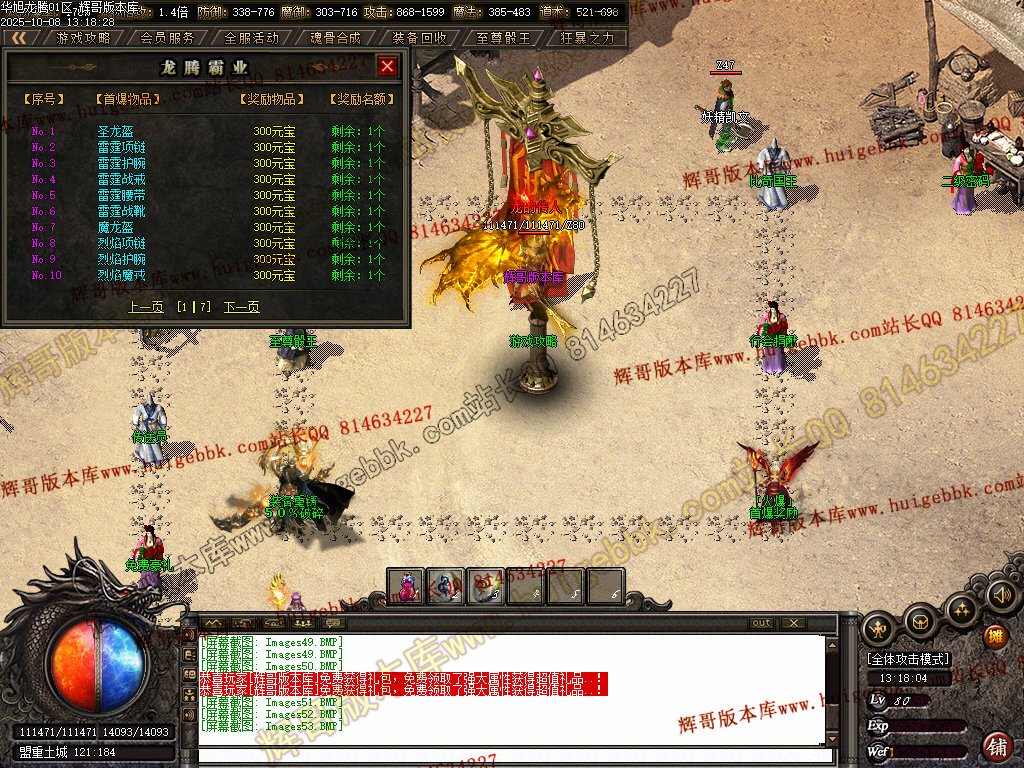
Task: Go to next page via 下一页
Action: coord(241,307)
